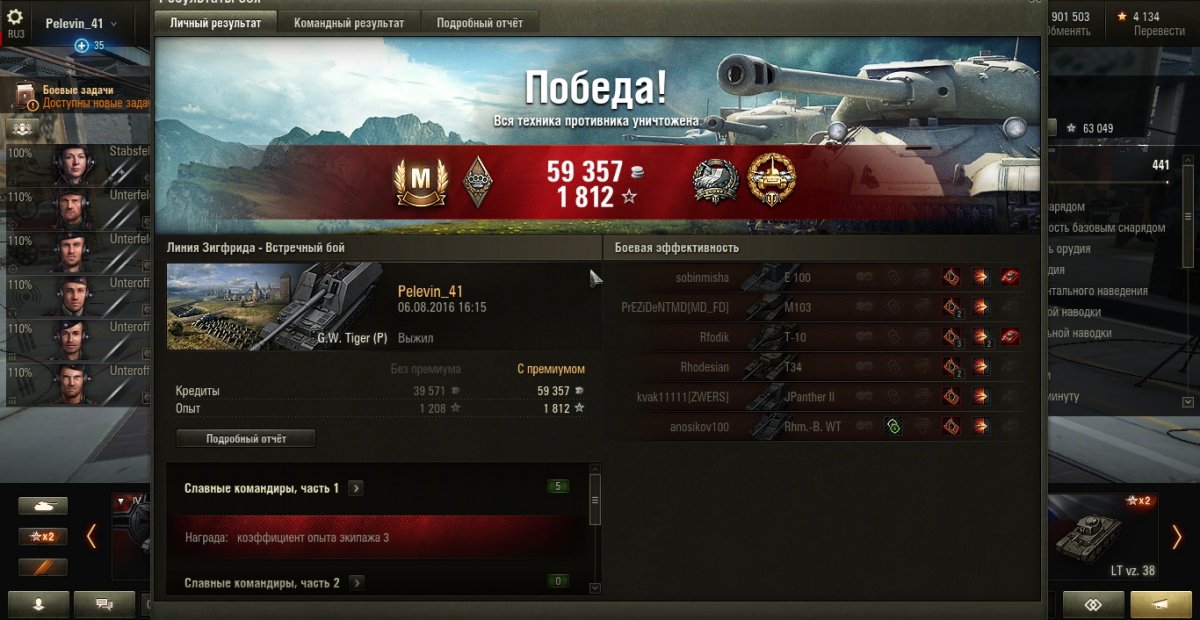This screenshot has width=1200, height=620.
Task: Open the chat channels button
Action: (x=104, y=604)
